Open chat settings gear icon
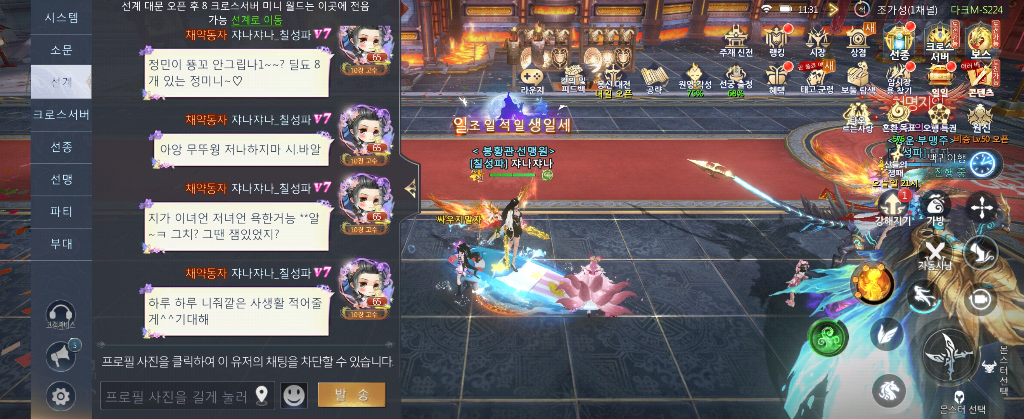Viewport: 1024px width, 419px height. (x=62, y=397)
